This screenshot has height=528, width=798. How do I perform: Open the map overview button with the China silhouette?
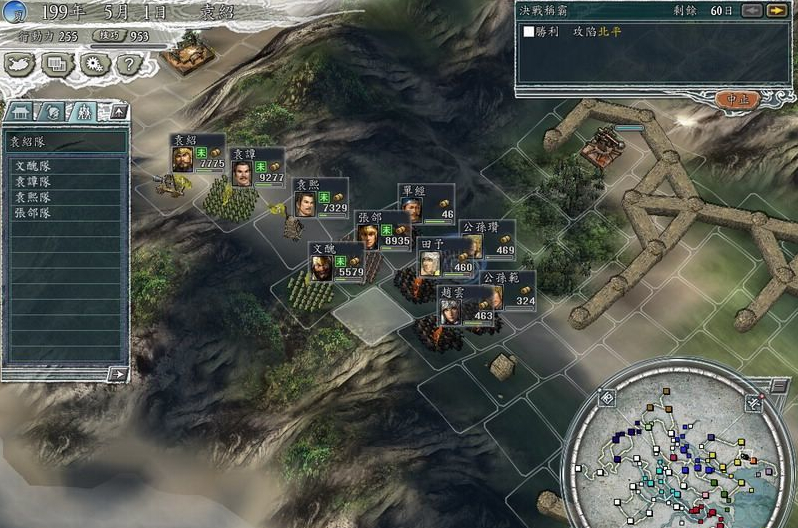pyautogui.click(x=20, y=64)
